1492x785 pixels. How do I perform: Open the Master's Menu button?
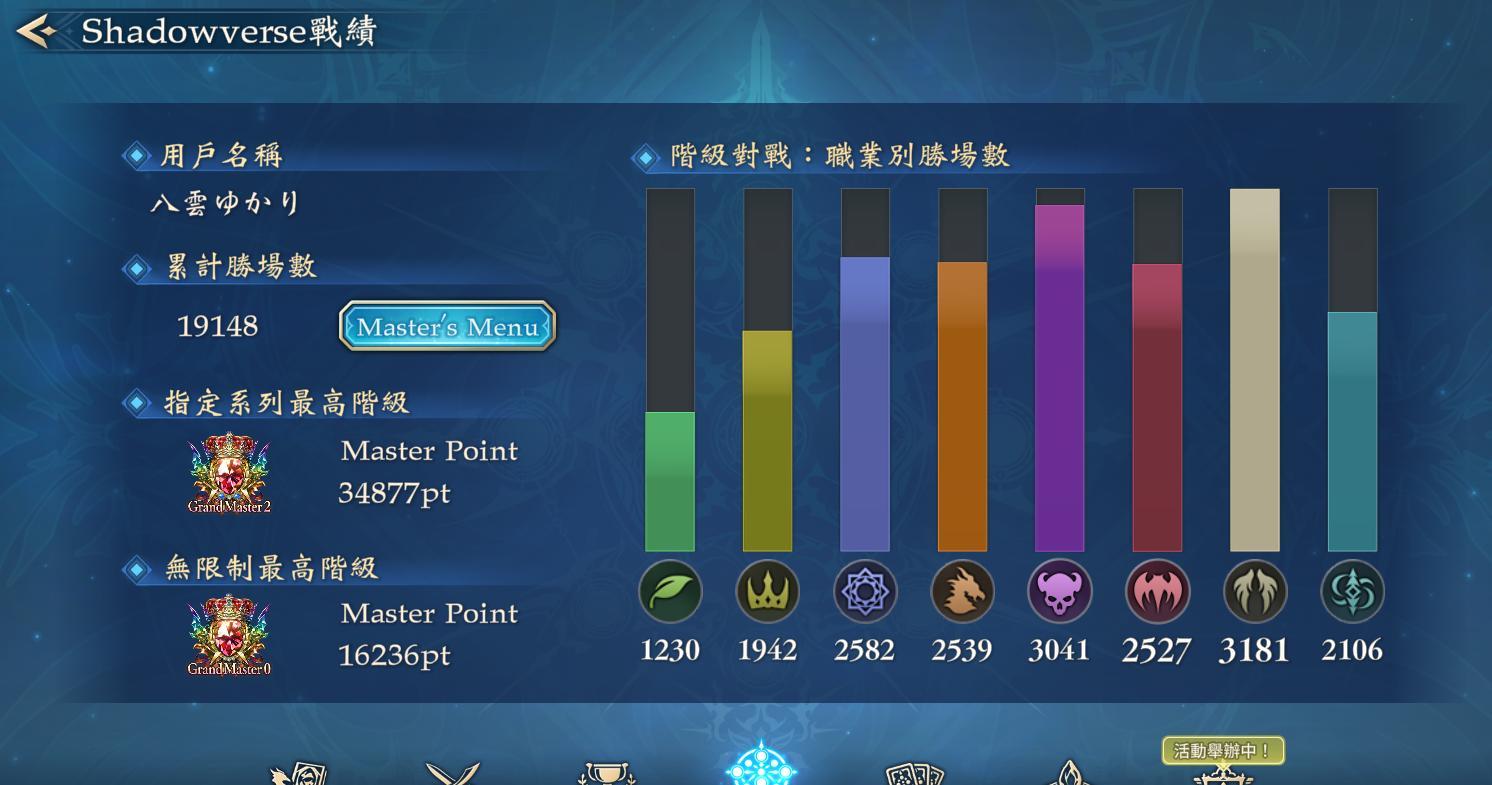[x=446, y=326]
